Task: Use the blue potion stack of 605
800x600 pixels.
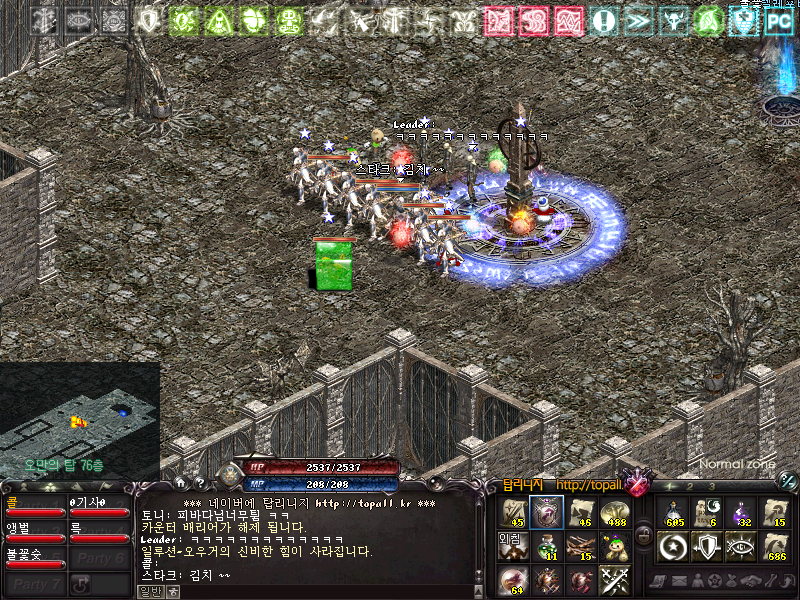Action: click(x=673, y=512)
